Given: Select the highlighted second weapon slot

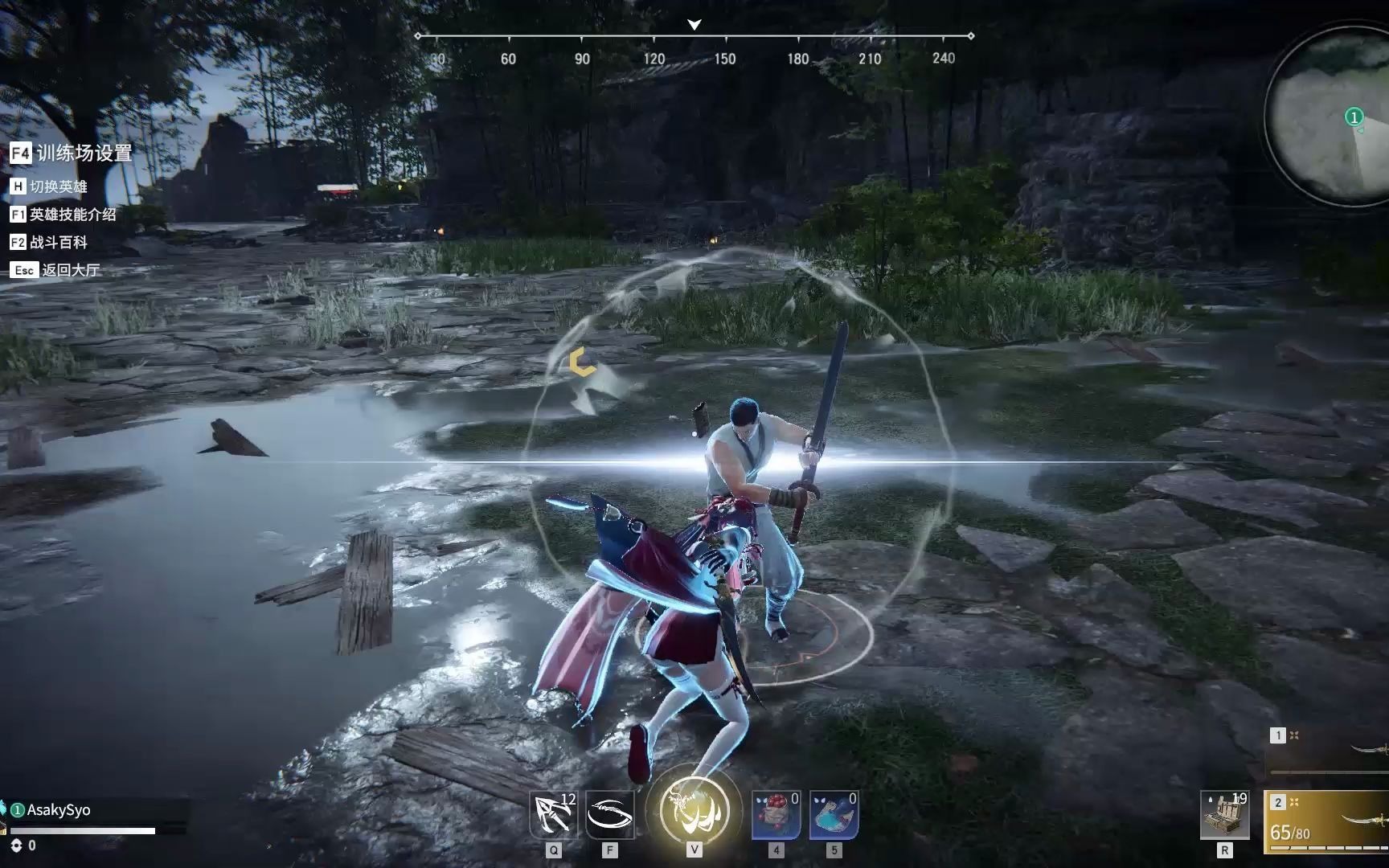Looking at the screenshot, I should tap(1328, 820).
